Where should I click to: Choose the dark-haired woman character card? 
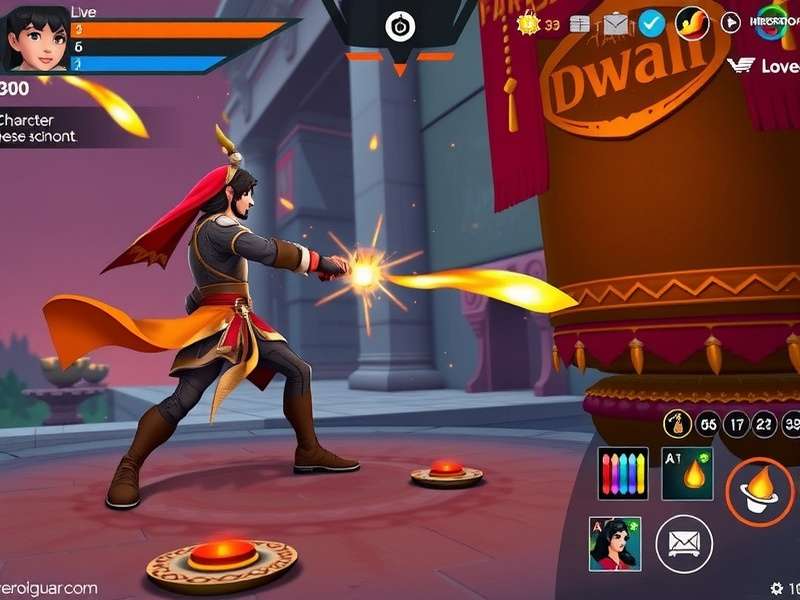[615, 543]
